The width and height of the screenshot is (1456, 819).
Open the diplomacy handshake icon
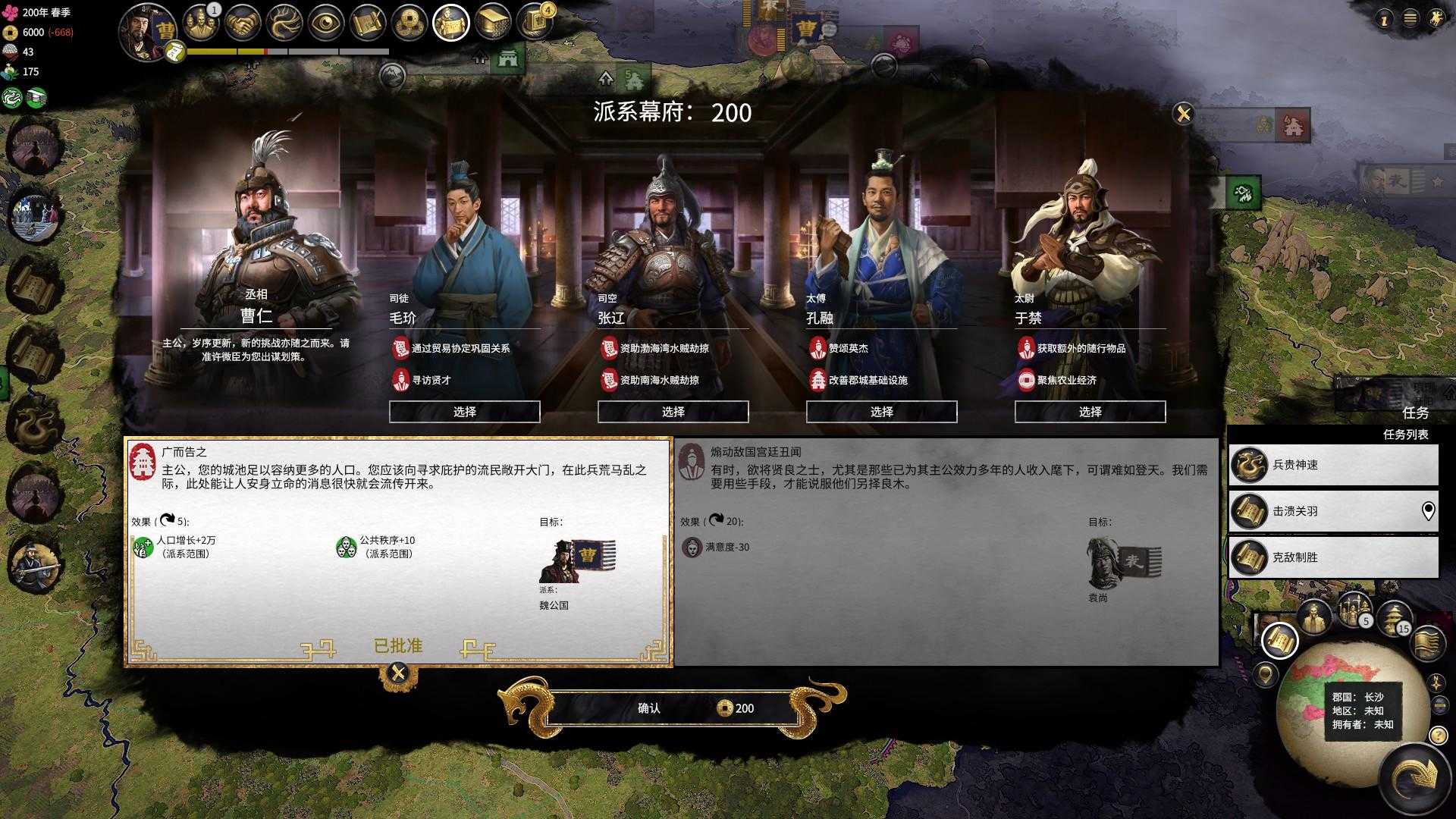click(243, 24)
